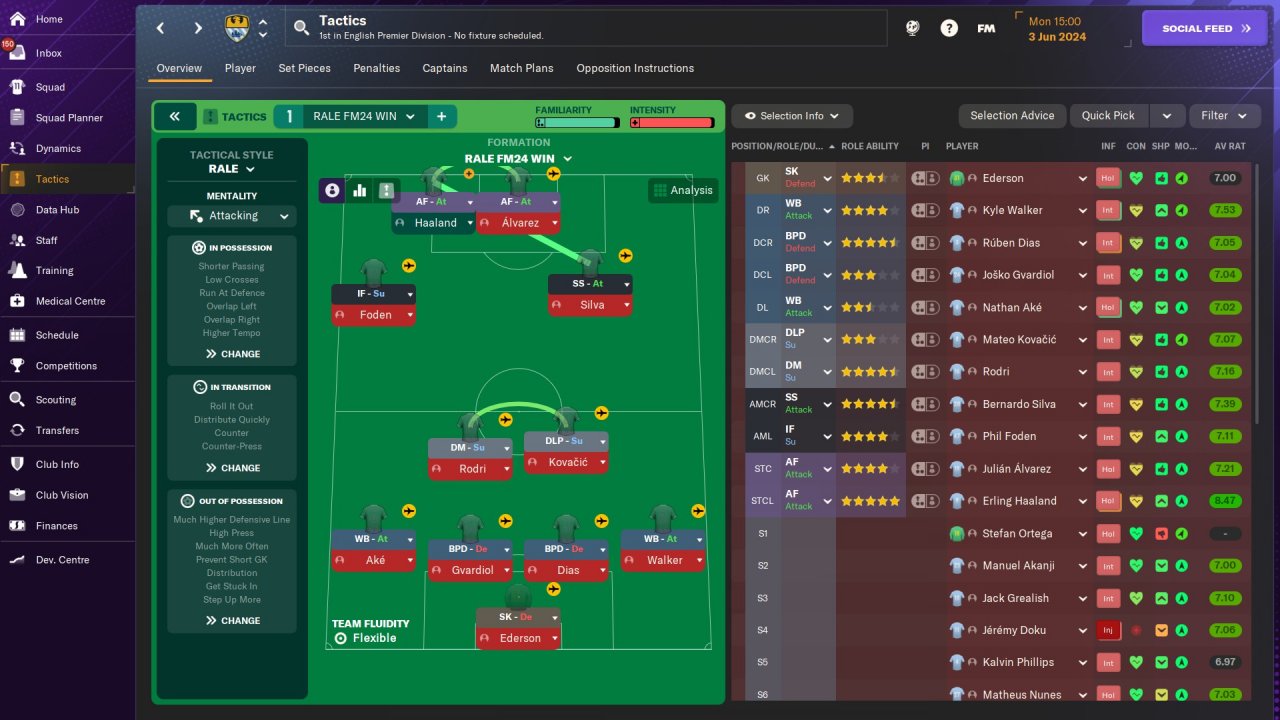
Task: Click the search bar magnifier icon
Action: tap(300, 28)
